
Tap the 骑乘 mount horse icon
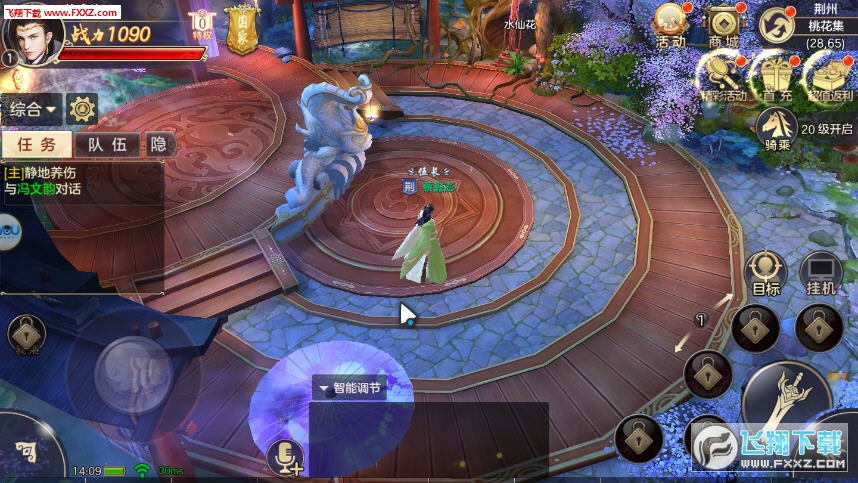click(x=775, y=126)
